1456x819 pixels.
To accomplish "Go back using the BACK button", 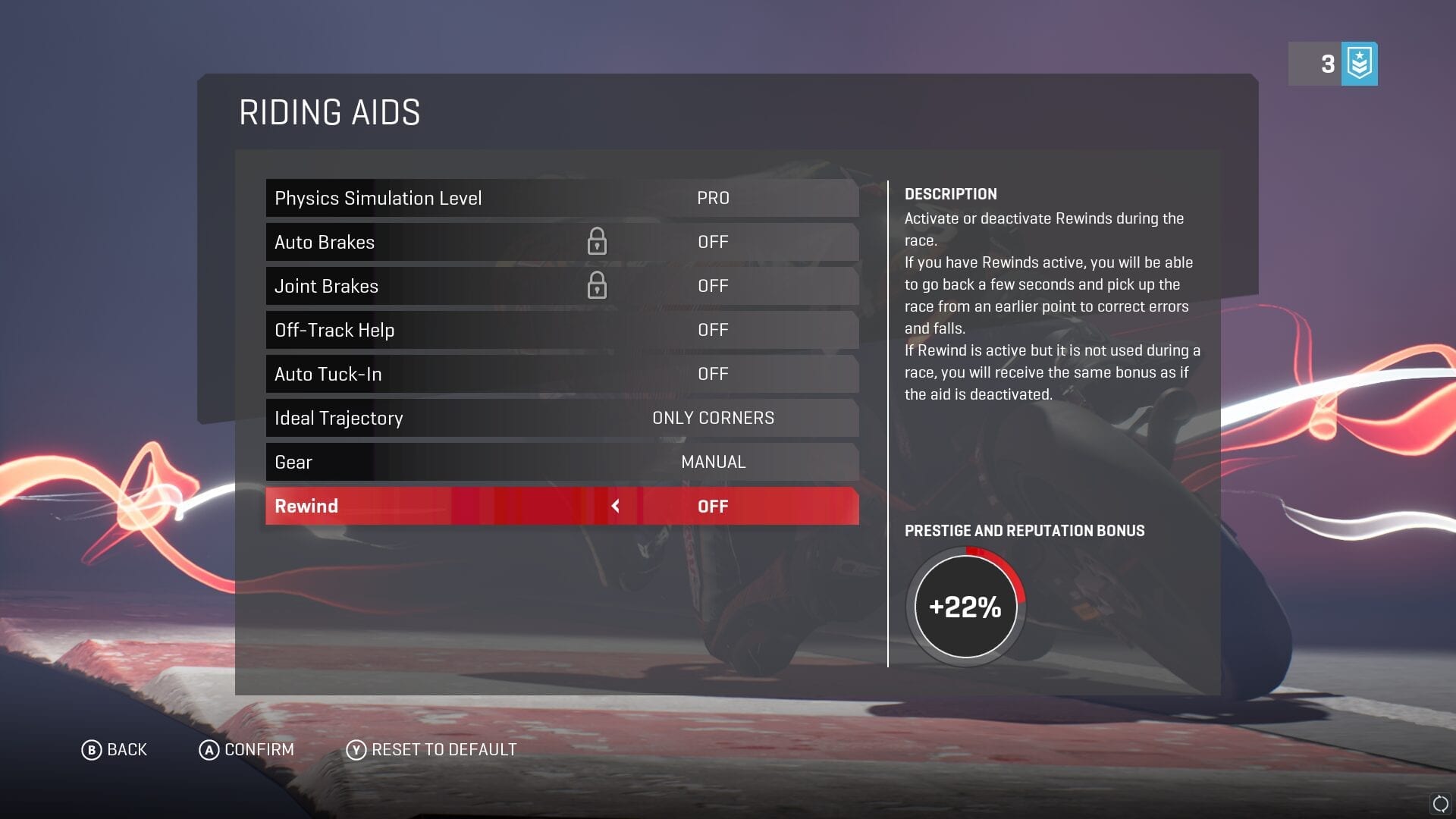I will coord(115,750).
